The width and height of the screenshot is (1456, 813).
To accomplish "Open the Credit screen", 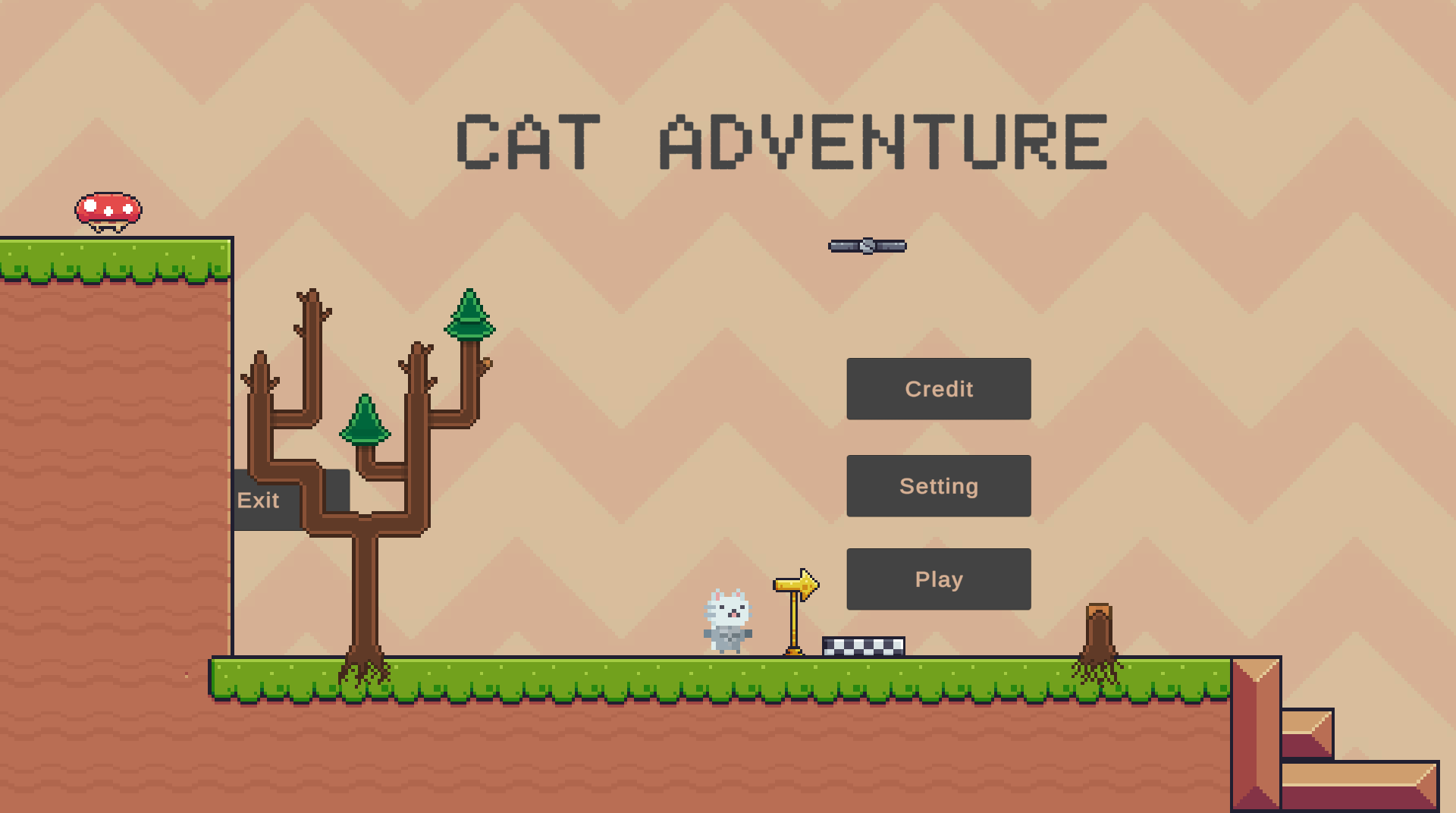I will [x=938, y=389].
